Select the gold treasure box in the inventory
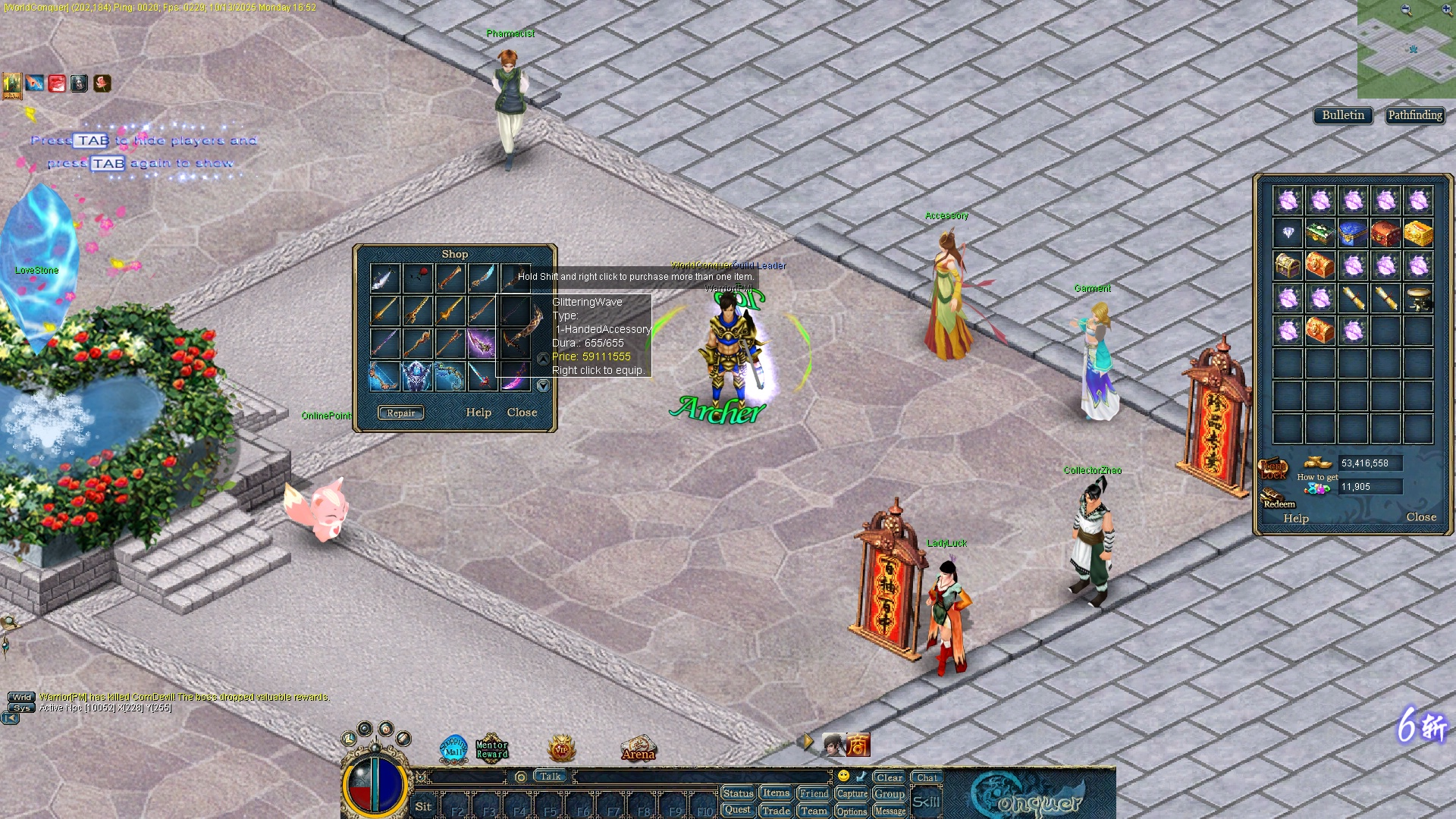 click(1418, 233)
